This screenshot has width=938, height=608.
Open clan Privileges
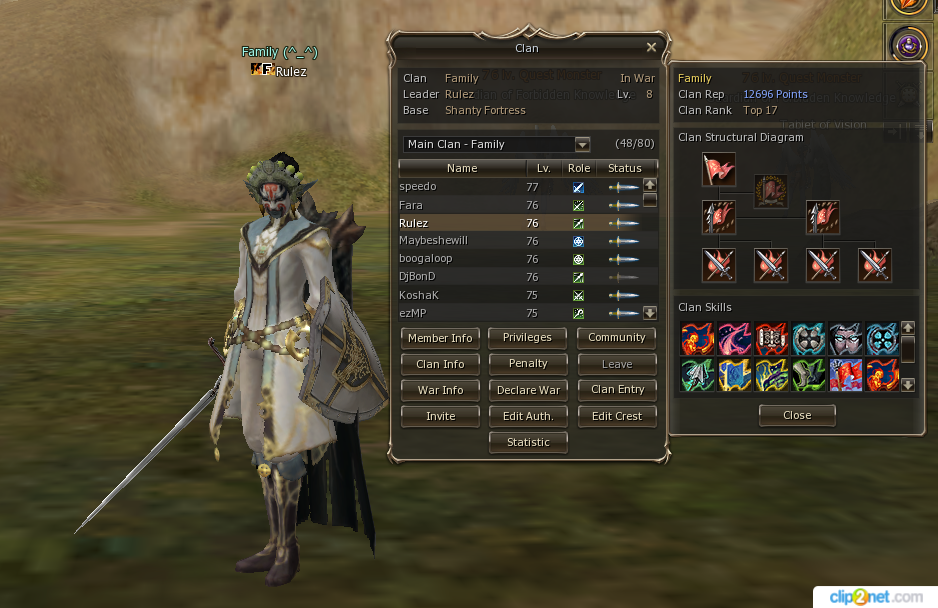[528, 338]
